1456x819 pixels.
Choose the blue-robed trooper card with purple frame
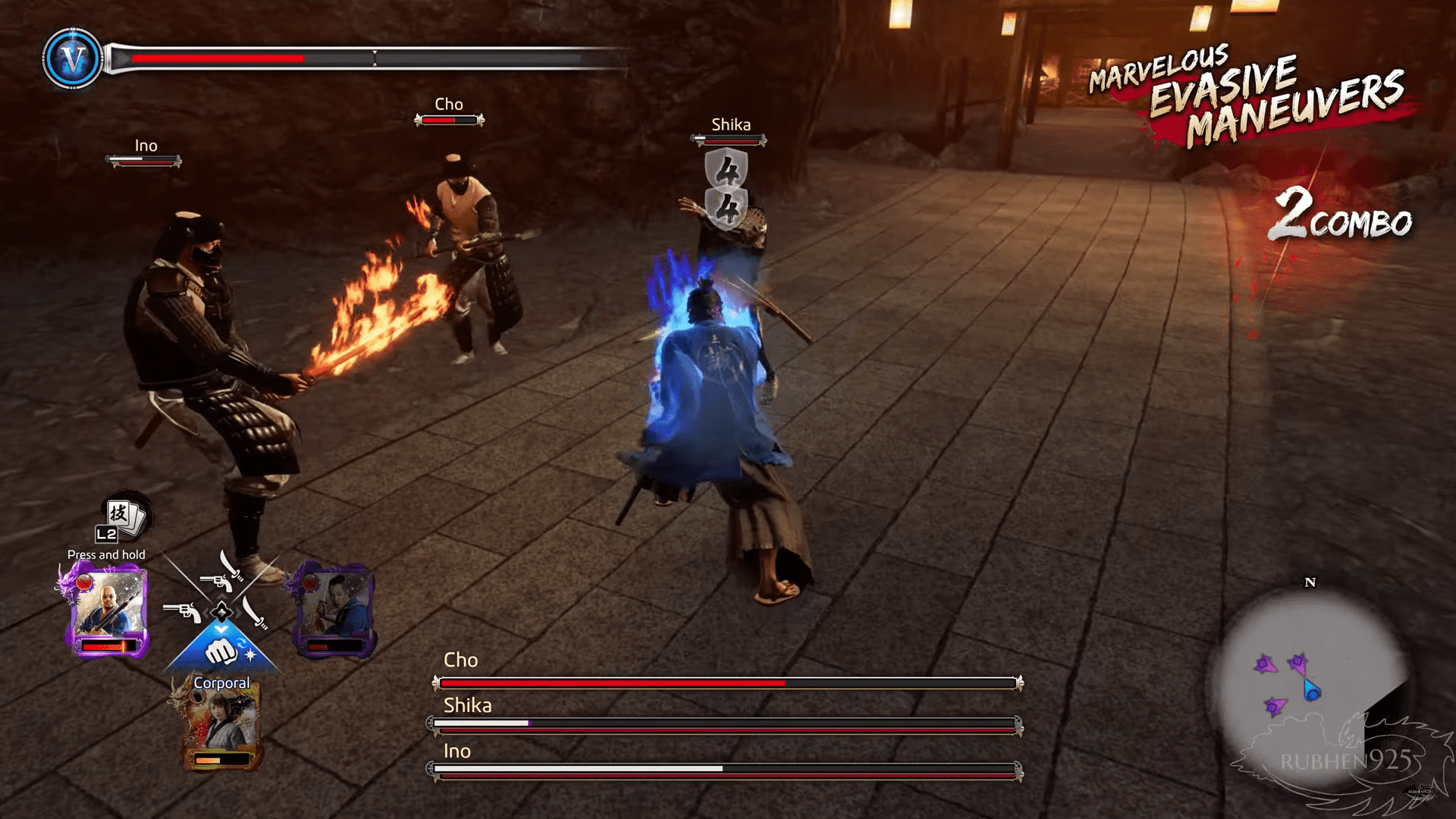click(x=334, y=610)
